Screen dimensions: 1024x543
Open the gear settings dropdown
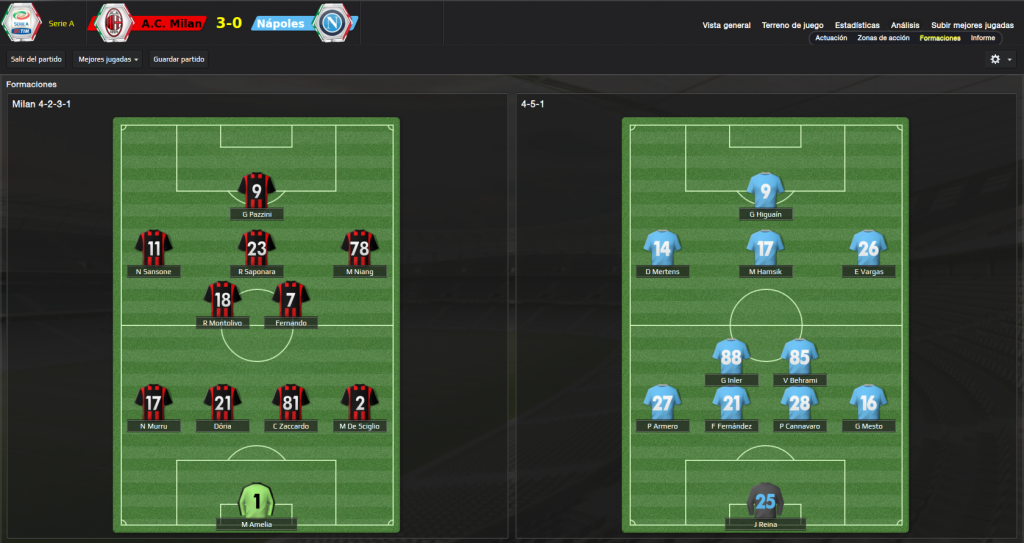(1000, 59)
